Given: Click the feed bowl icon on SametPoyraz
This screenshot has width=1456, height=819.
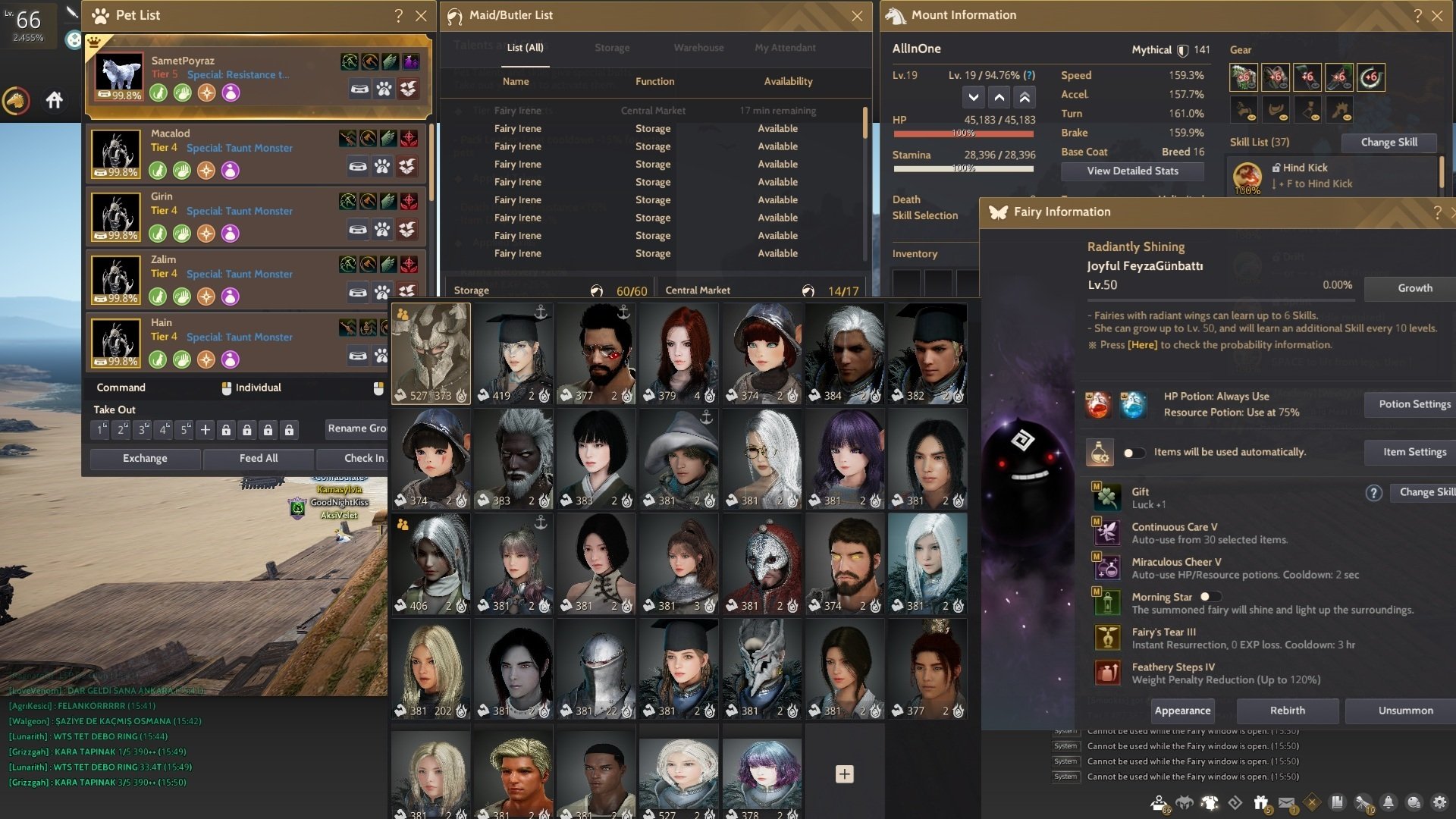Looking at the screenshot, I should [360, 89].
